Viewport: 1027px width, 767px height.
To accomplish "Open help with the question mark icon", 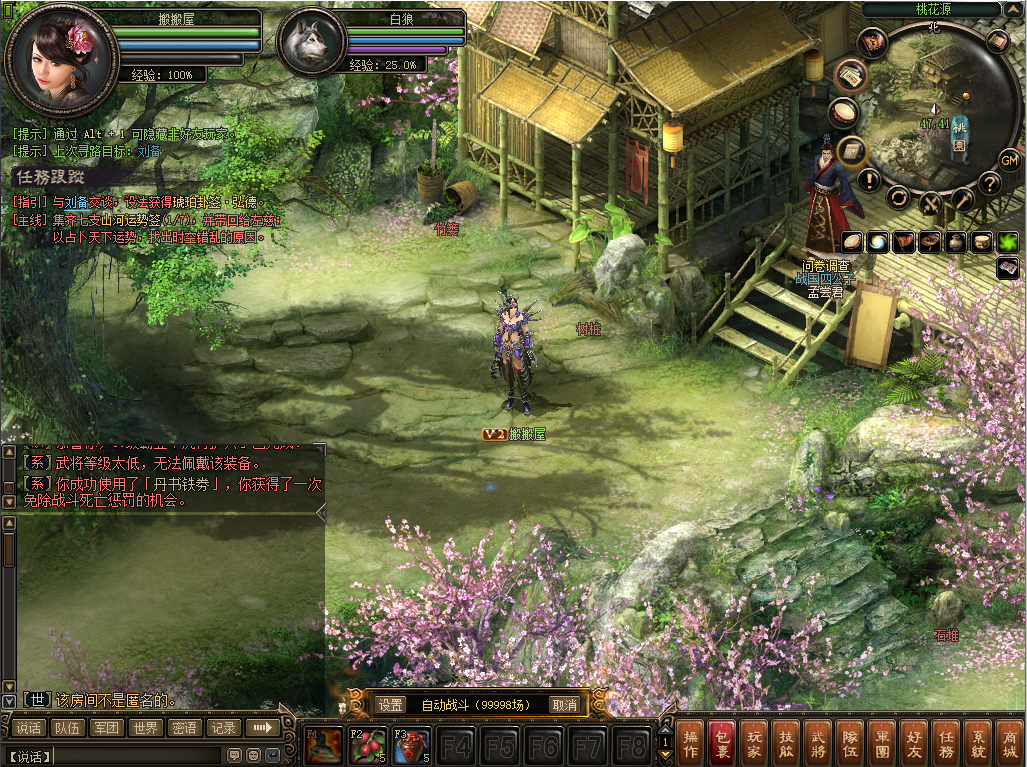I will (990, 183).
